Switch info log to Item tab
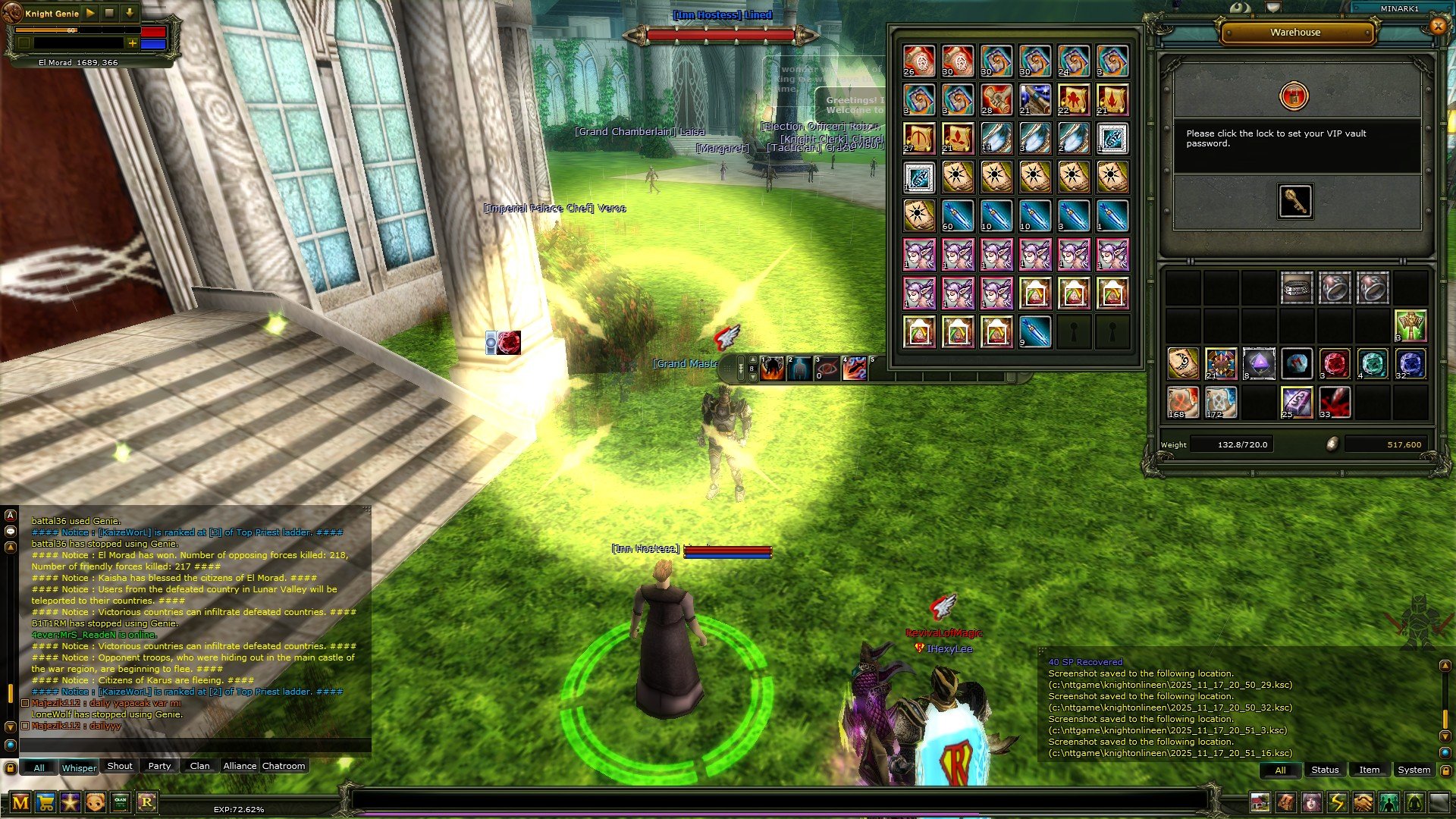The height and width of the screenshot is (819, 1456). (x=1369, y=770)
